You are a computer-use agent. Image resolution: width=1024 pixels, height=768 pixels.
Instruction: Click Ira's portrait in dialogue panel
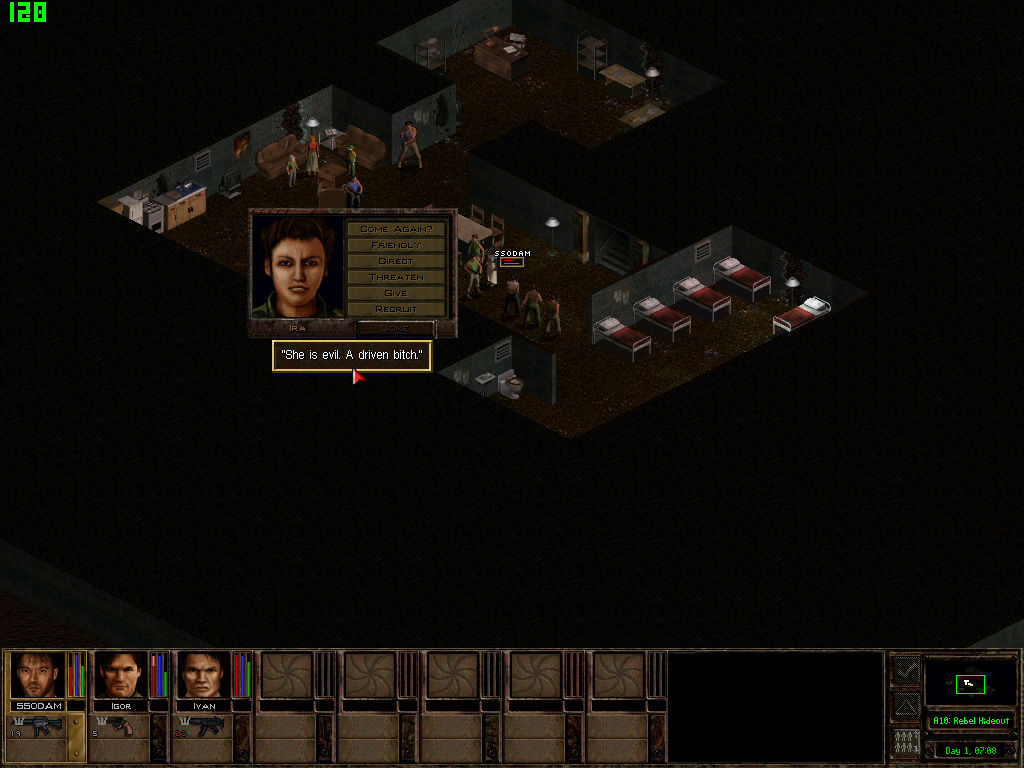[x=298, y=267]
